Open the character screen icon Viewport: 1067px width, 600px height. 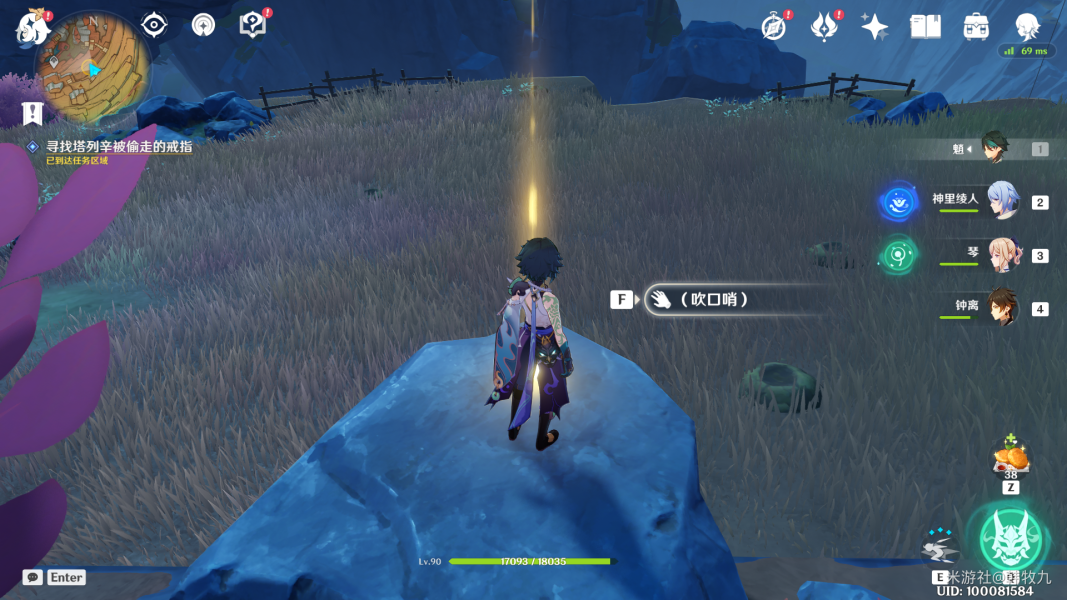[1027, 27]
